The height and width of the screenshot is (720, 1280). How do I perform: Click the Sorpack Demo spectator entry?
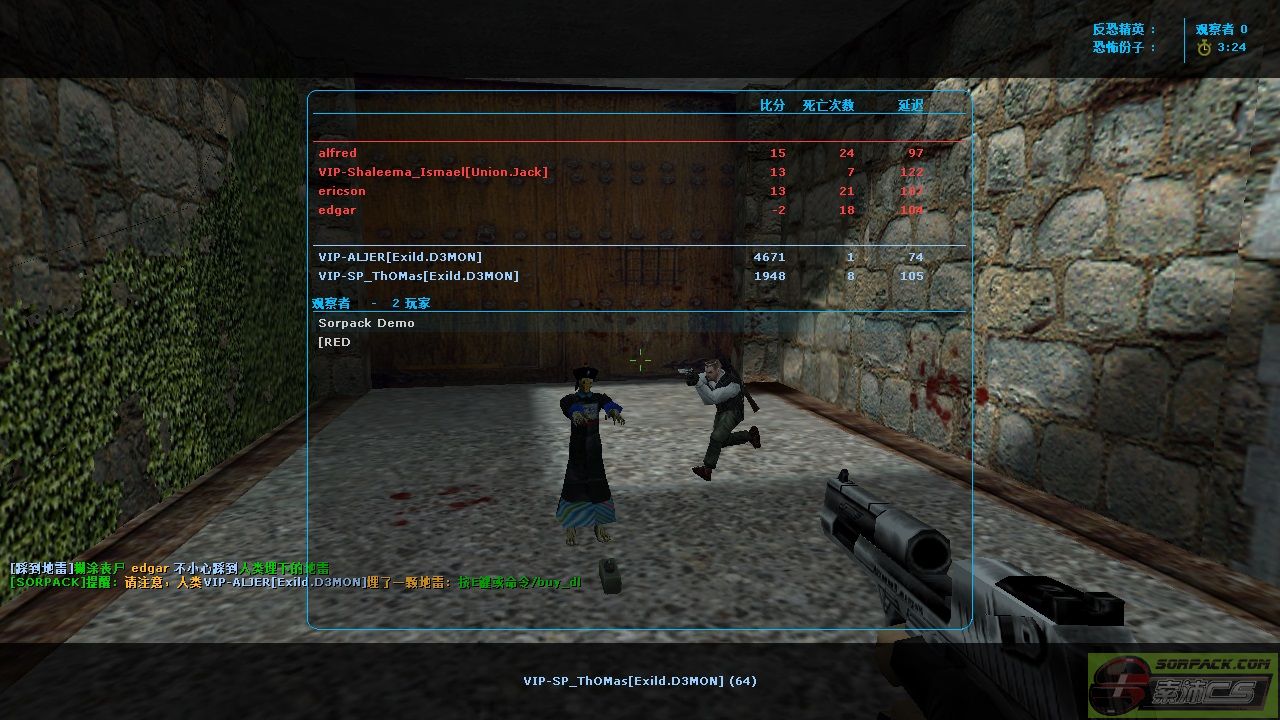tap(366, 323)
